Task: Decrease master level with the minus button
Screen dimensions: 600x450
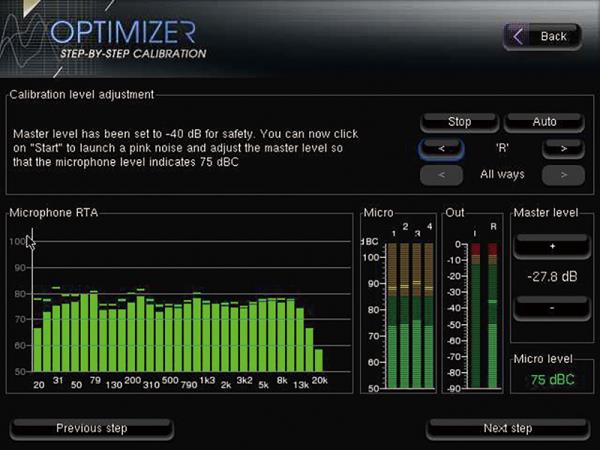Action: (x=552, y=307)
